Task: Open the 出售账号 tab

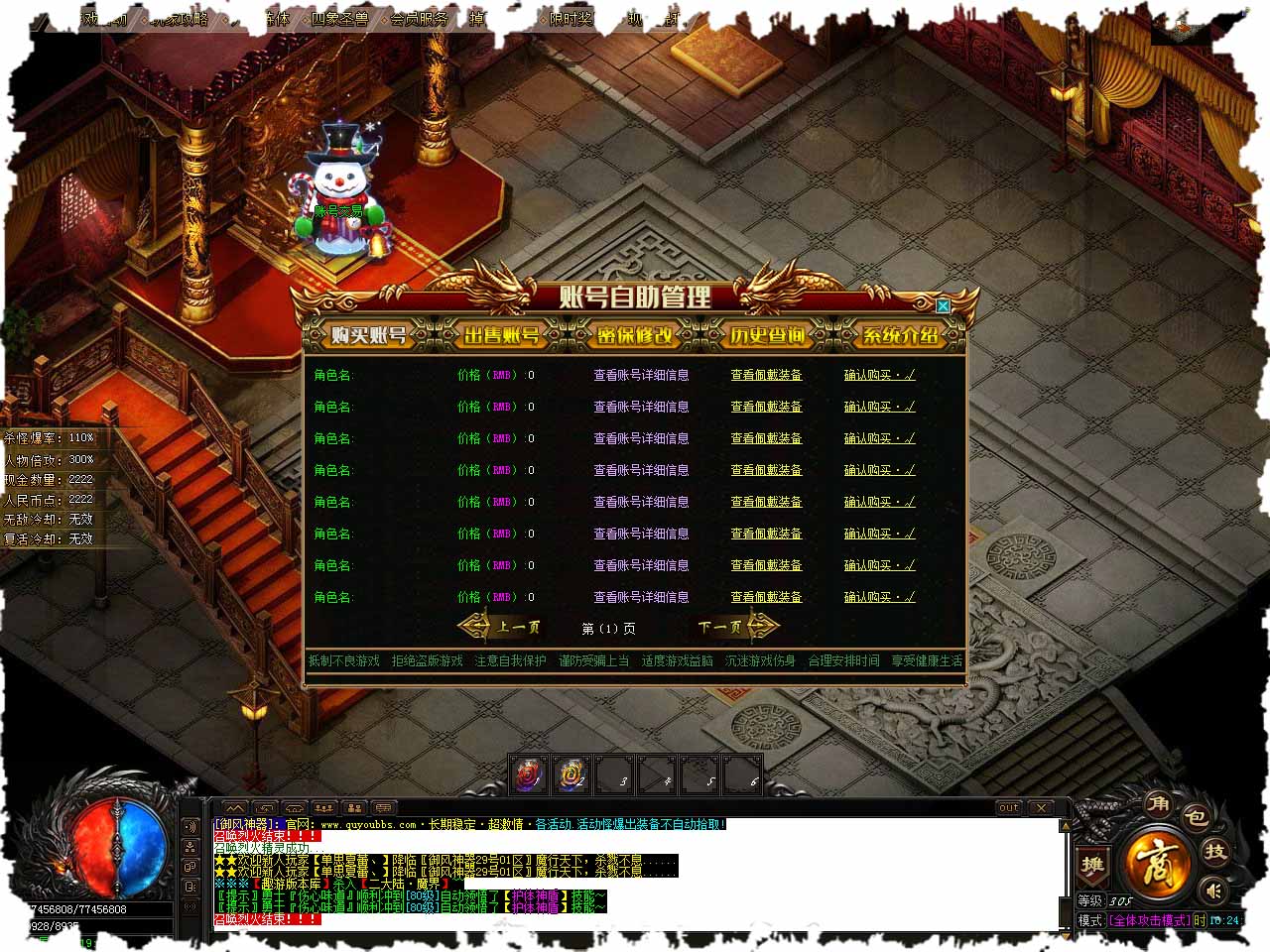Action: click(502, 335)
